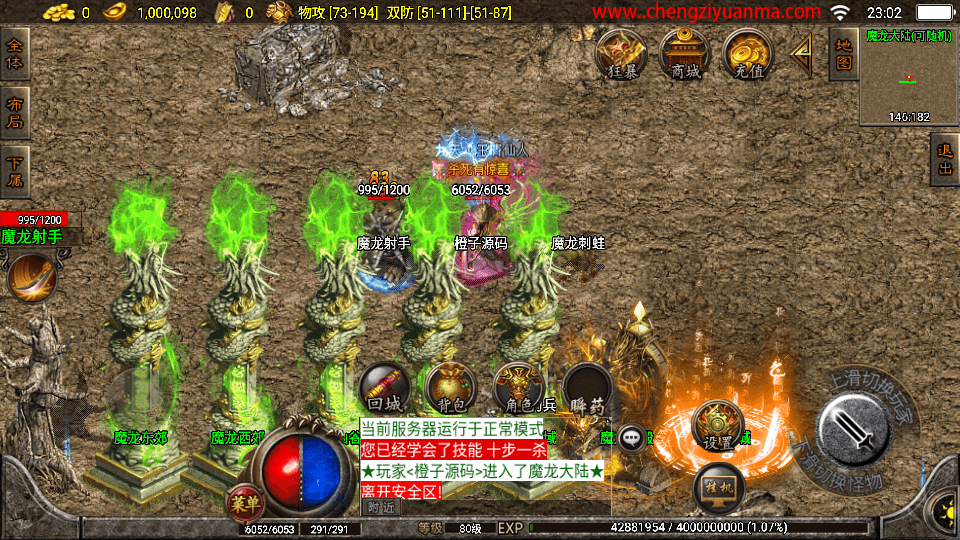
Task: Select the 全体 tab on the left
Action: [x=15, y=54]
